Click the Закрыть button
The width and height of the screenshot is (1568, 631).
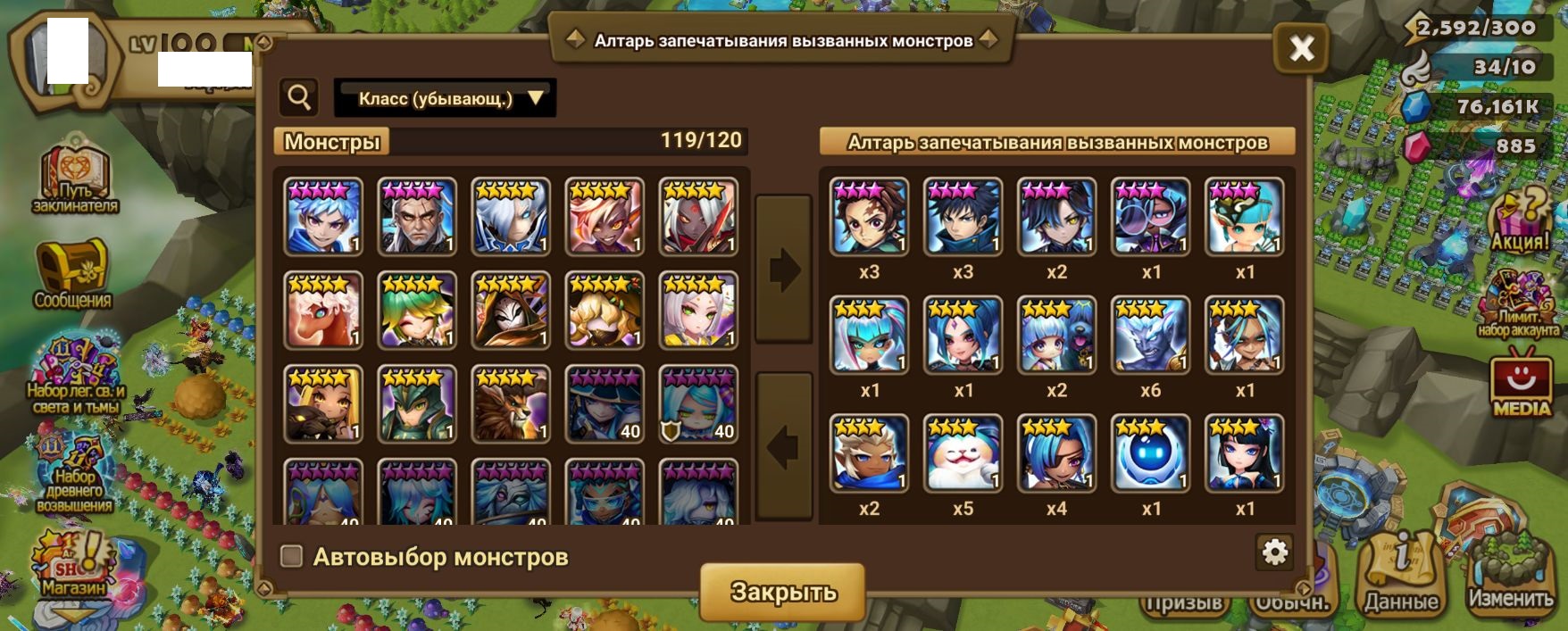tap(783, 592)
